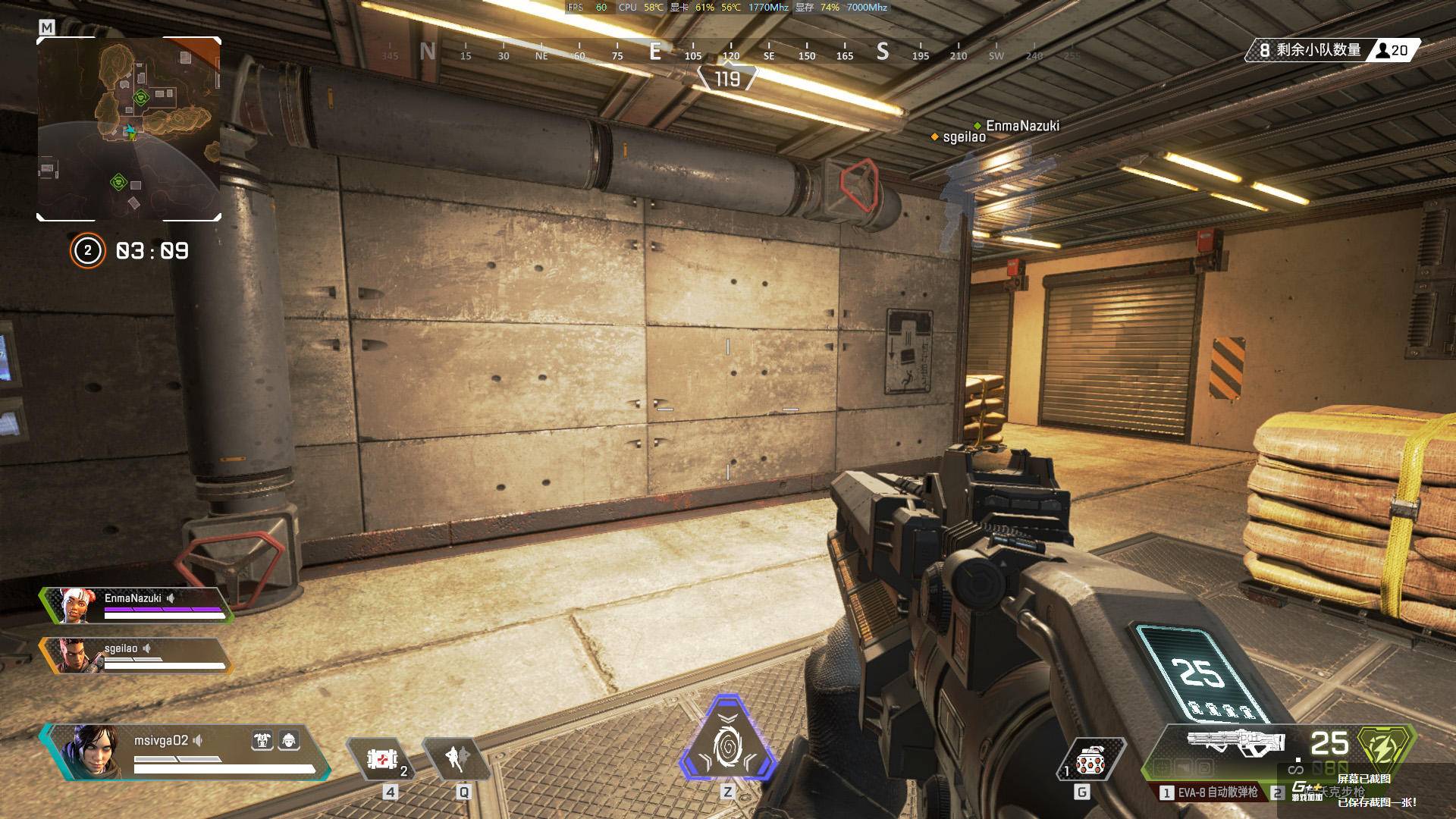This screenshot has width=1456, height=819.
Task: Inspect the helmet equipment icon
Action: click(289, 741)
